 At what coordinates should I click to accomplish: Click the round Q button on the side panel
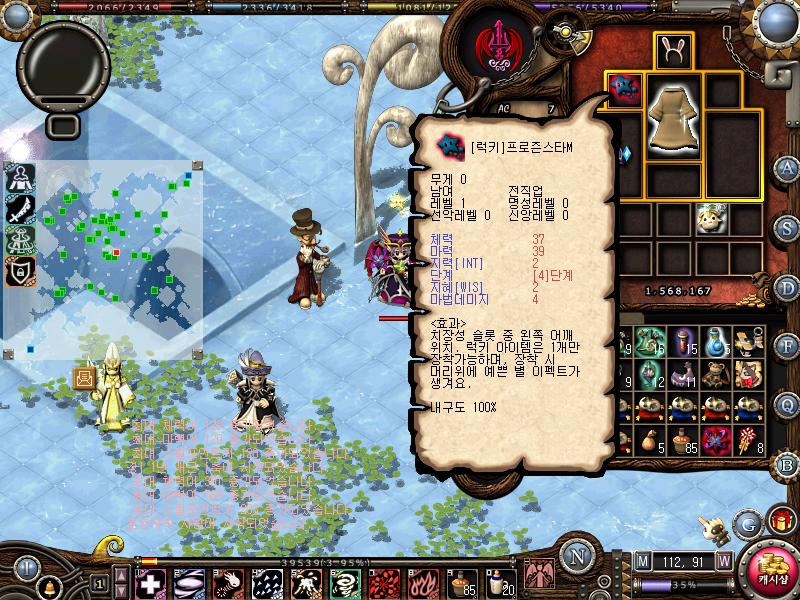[788, 405]
